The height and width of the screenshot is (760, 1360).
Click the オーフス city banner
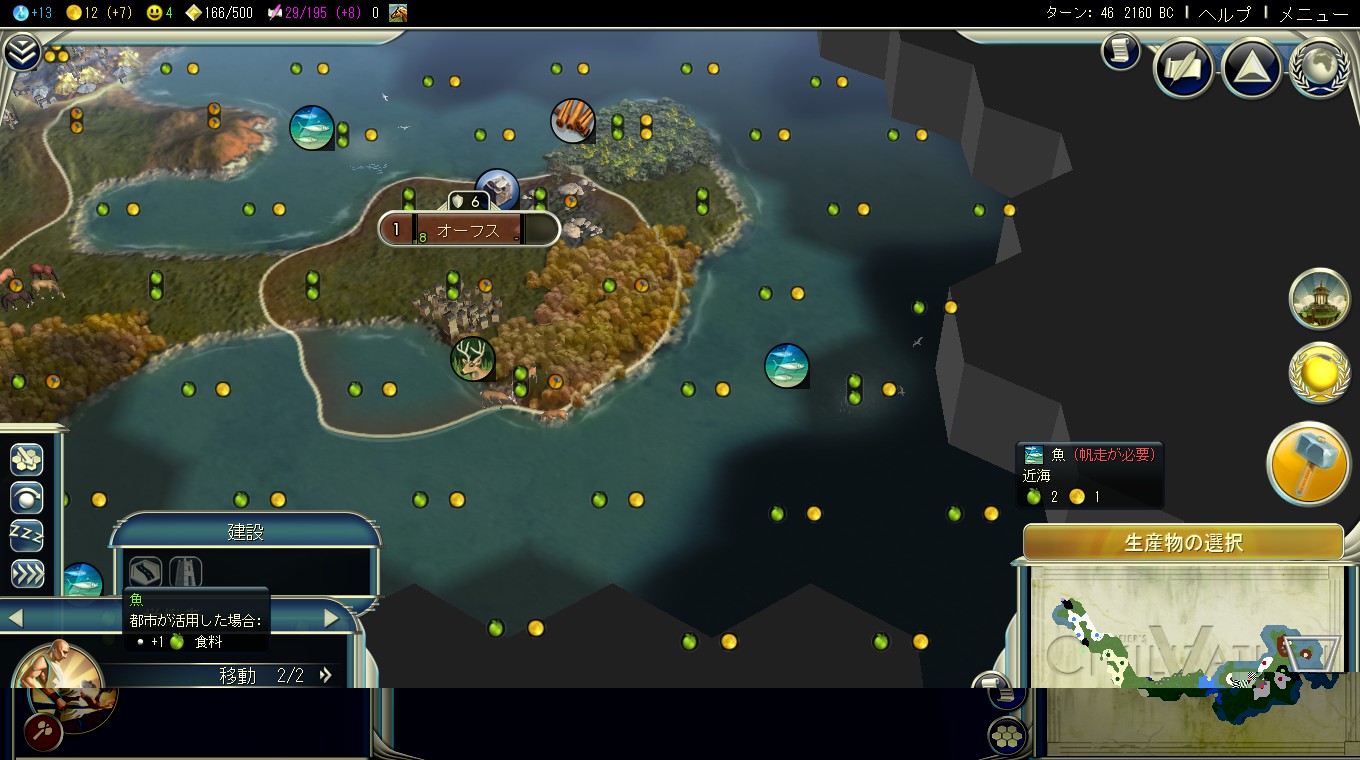(468, 230)
